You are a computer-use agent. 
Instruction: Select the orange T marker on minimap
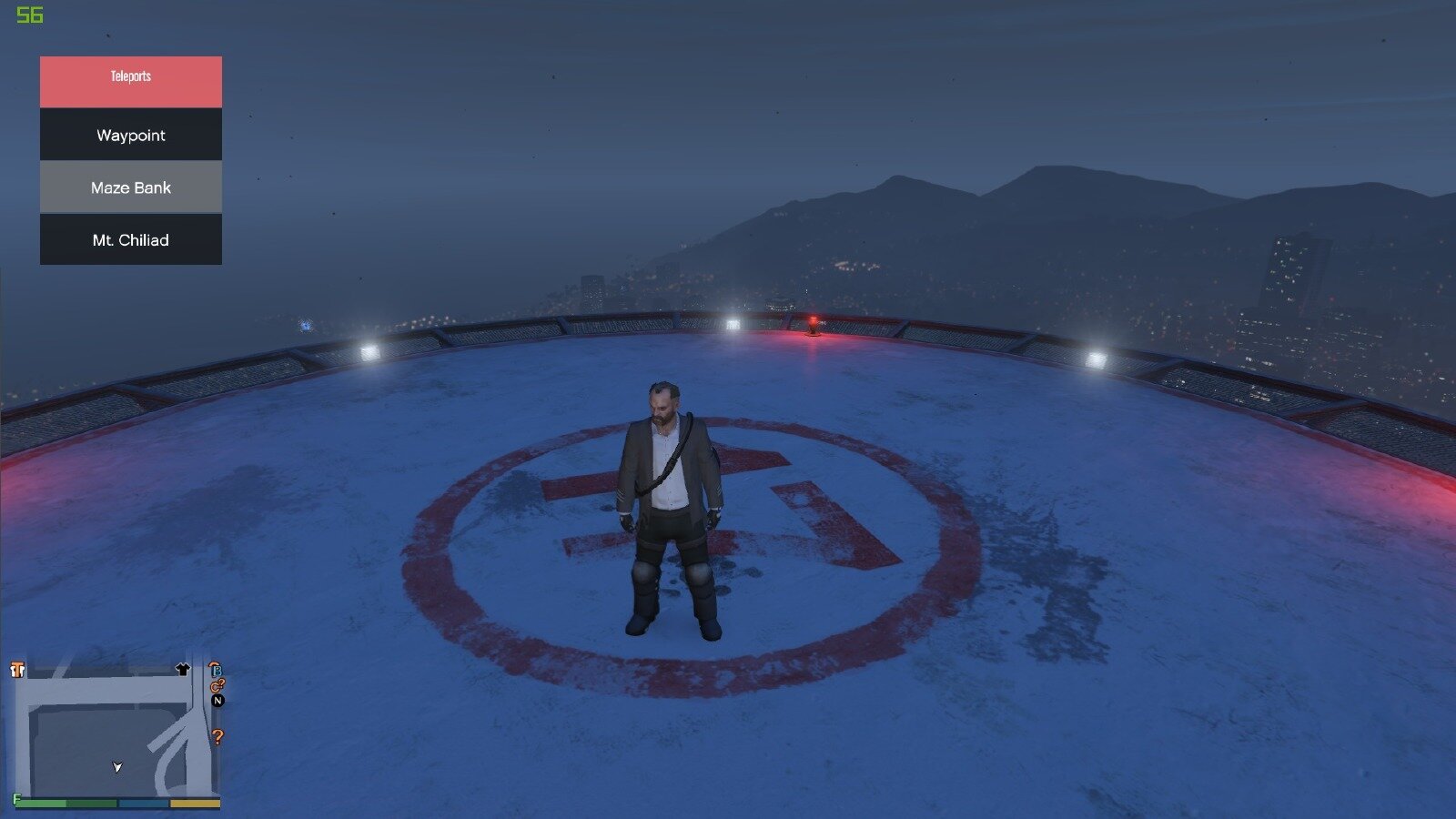click(x=17, y=671)
